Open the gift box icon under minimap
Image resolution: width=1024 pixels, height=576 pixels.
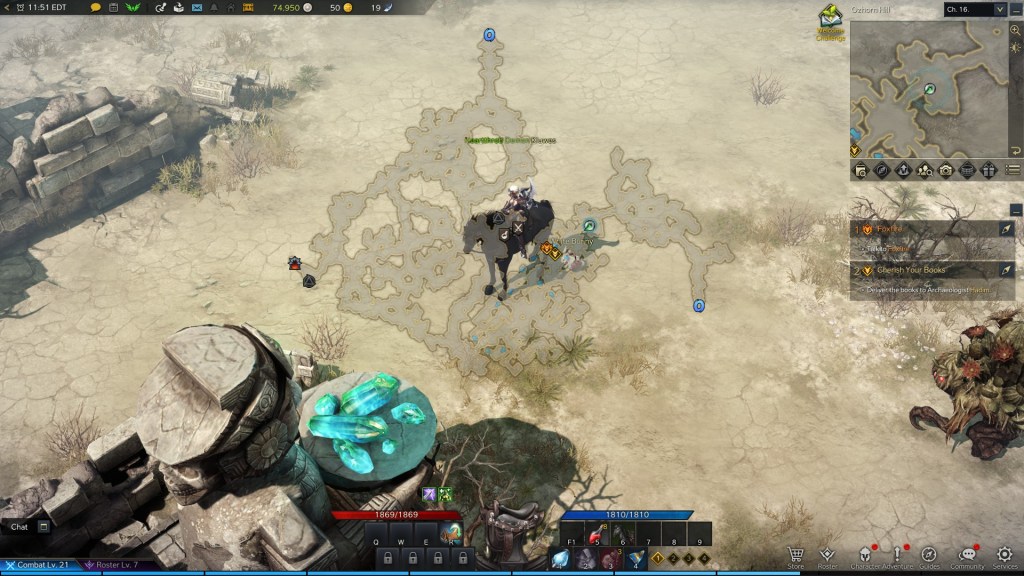[x=989, y=170]
